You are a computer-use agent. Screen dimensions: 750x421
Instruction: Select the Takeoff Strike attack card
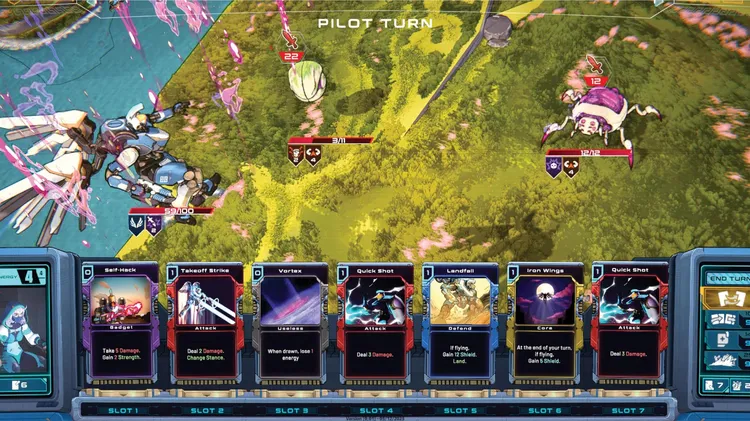206,322
